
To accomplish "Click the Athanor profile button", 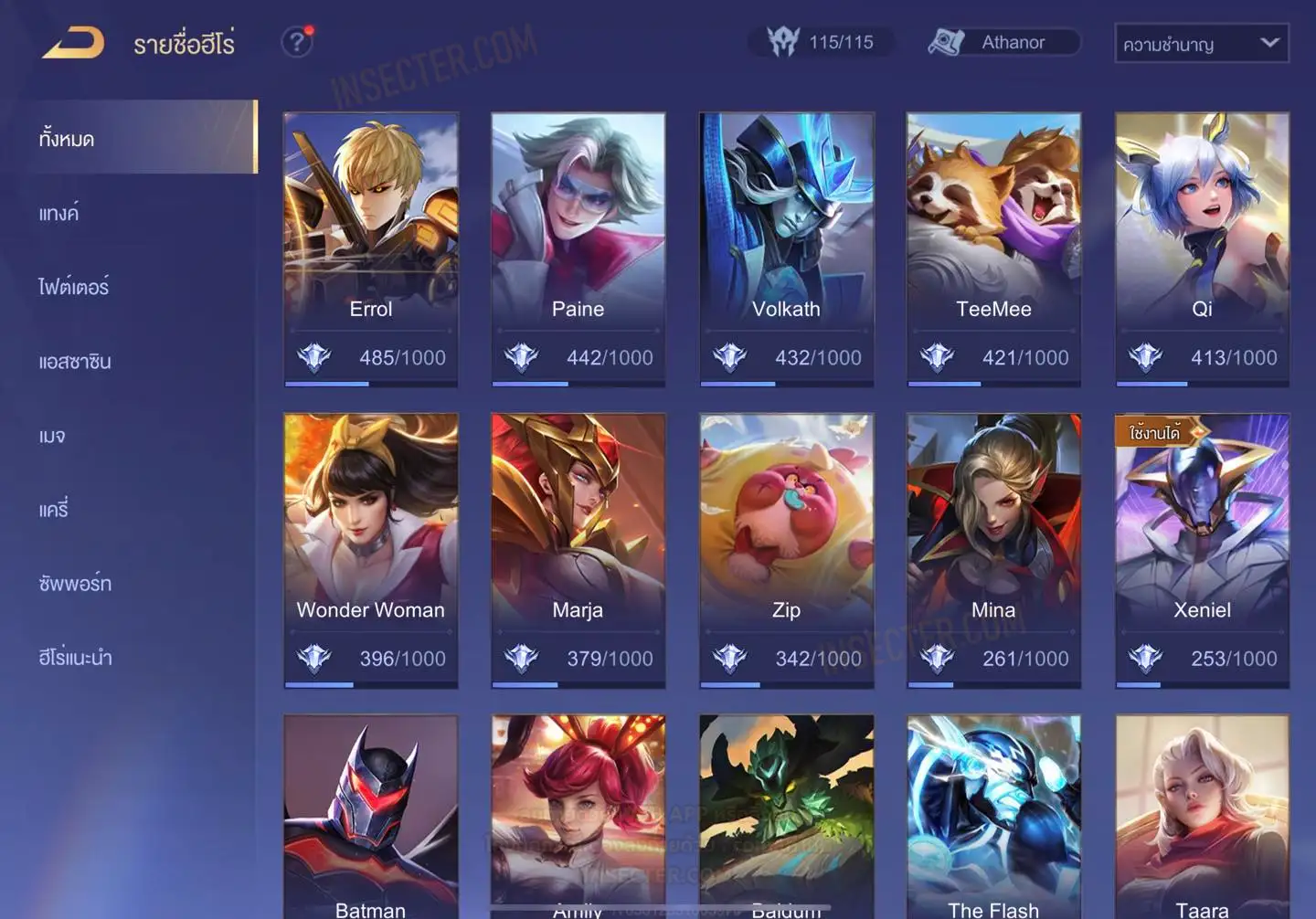I will 1003,42.
